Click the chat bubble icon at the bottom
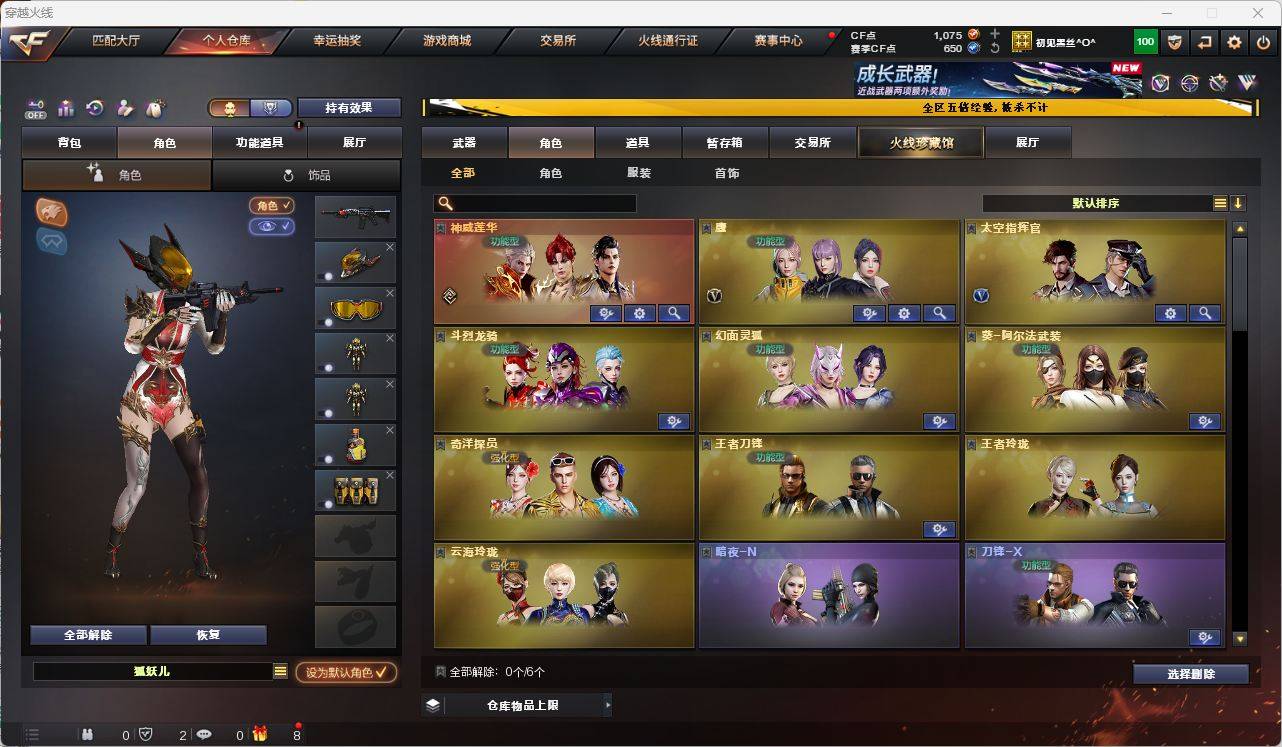The width and height of the screenshot is (1282, 747). point(204,733)
